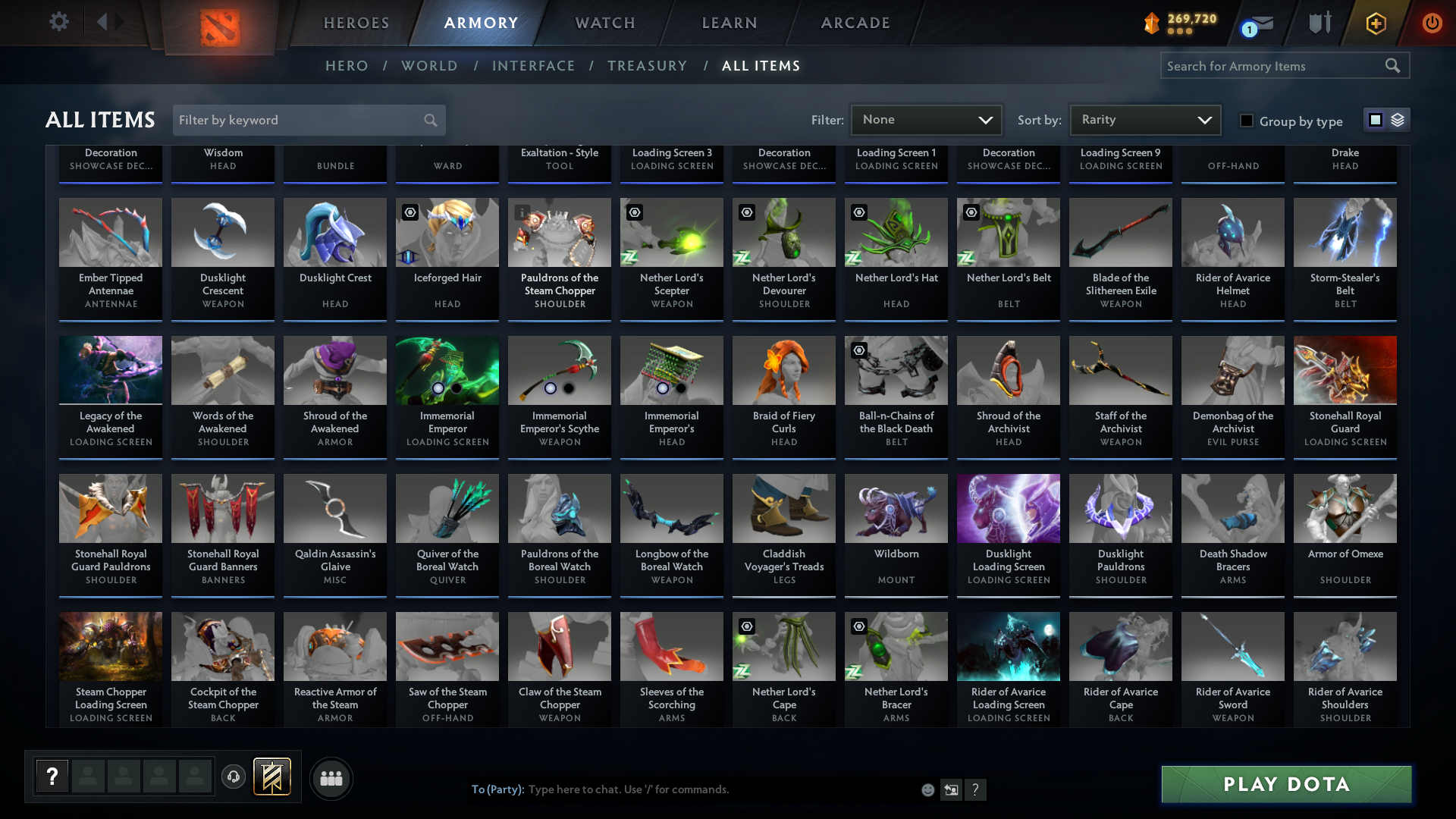Switch to the WATCH tab
Viewport: 1456px width, 819px height.
pos(604,23)
